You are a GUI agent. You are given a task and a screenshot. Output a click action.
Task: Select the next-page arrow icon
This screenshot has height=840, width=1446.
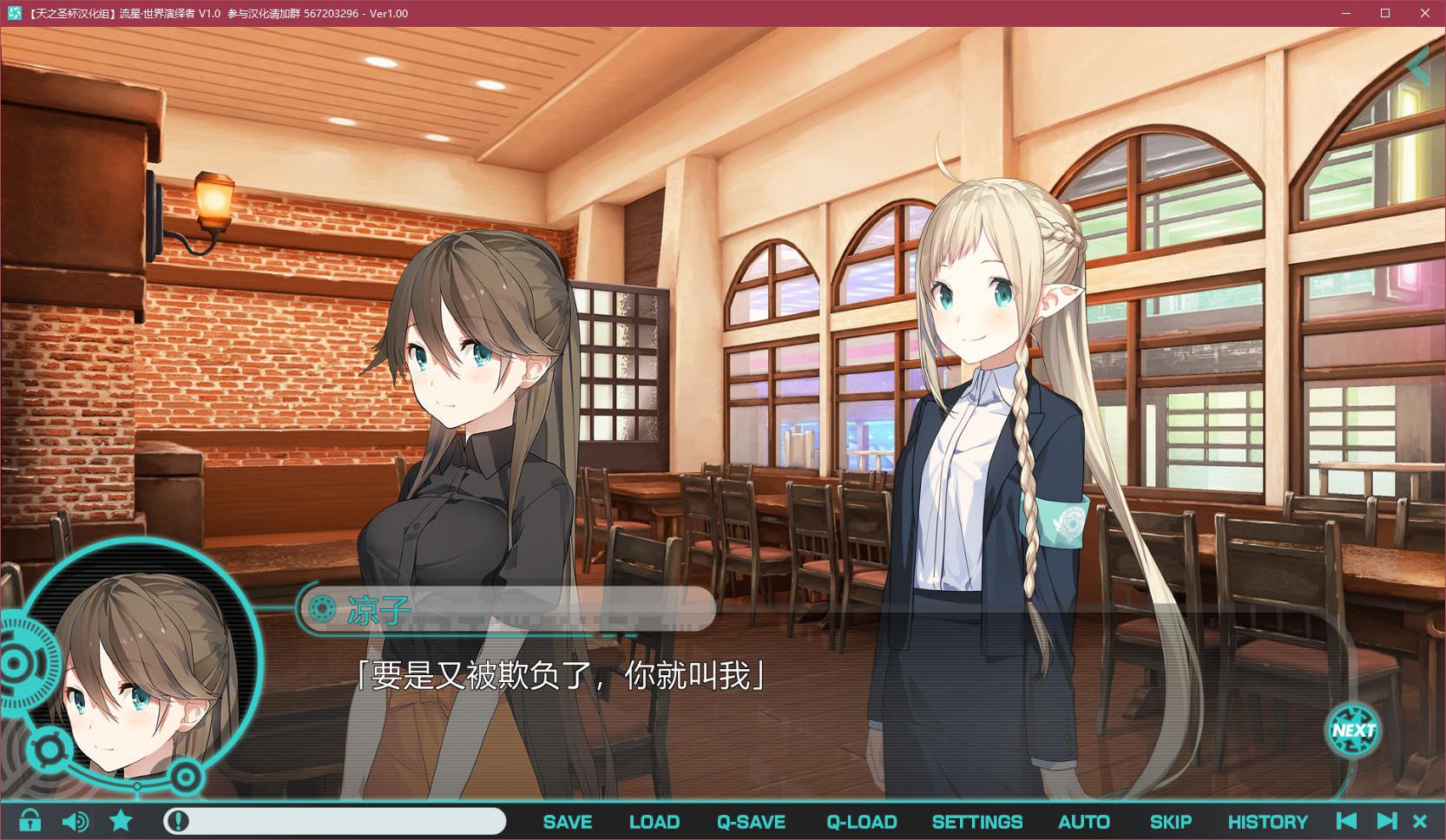(x=1387, y=821)
